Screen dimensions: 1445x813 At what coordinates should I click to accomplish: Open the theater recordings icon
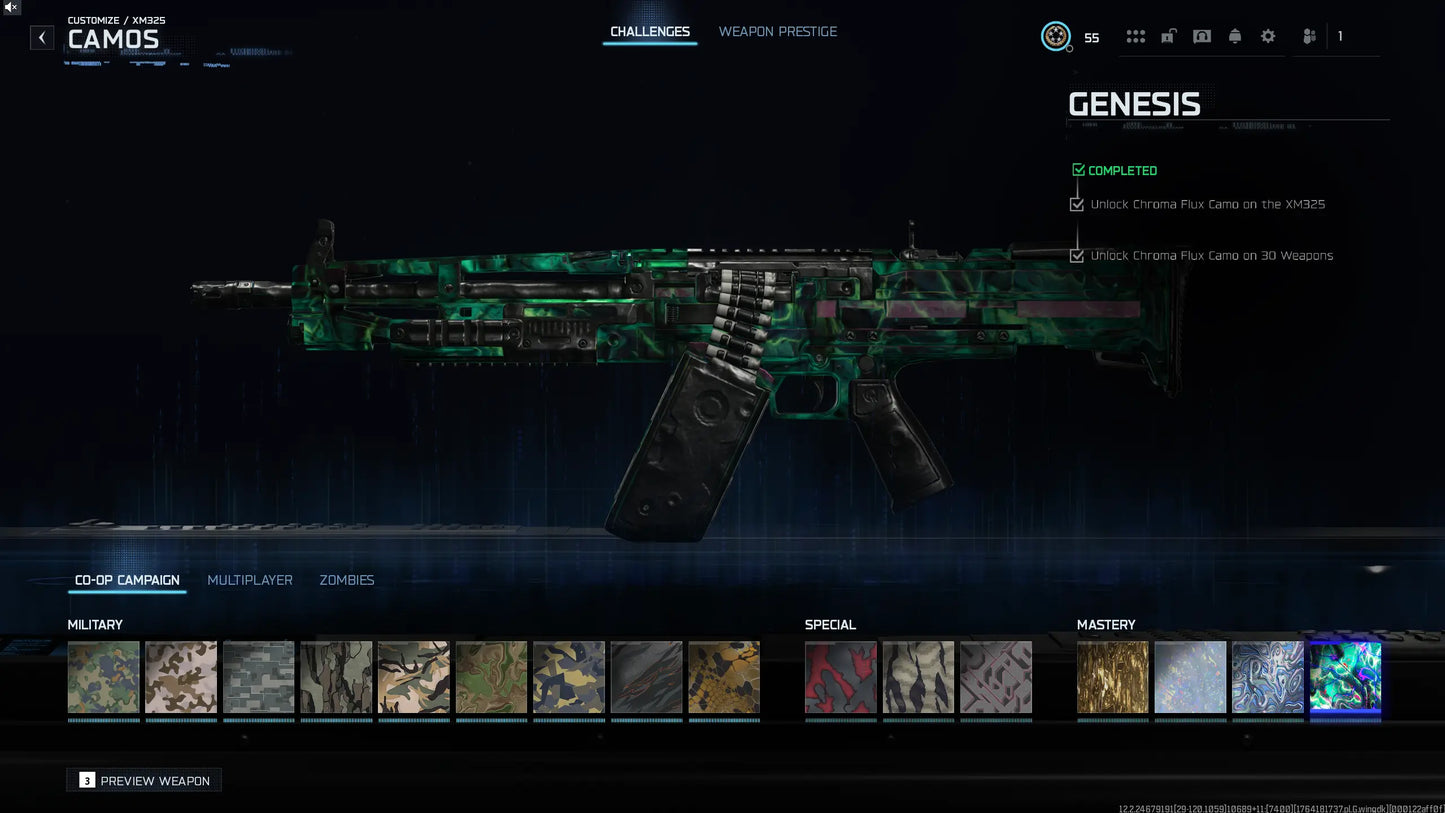click(x=1201, y=36)
